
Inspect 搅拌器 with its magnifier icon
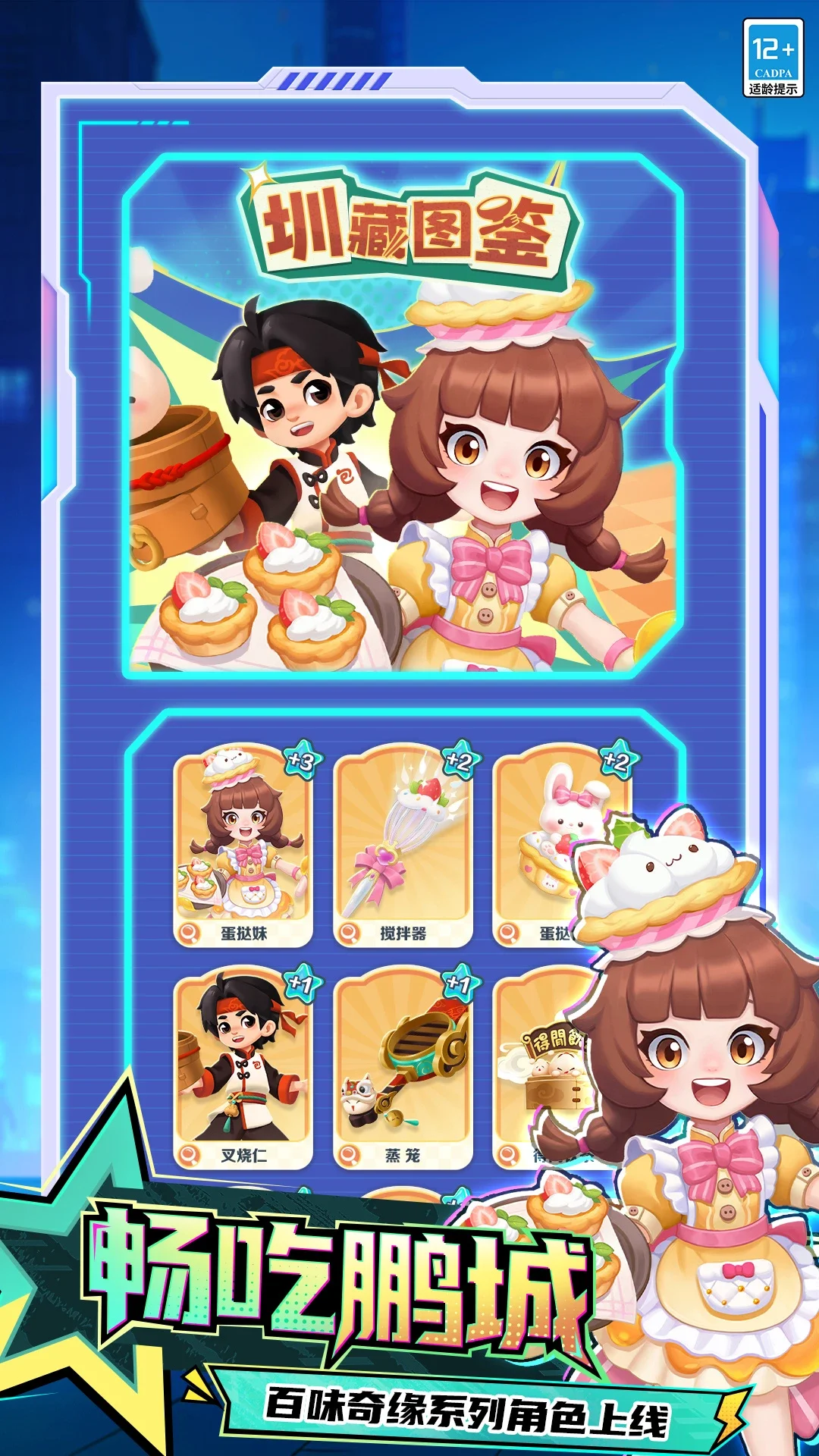(348, 933)
